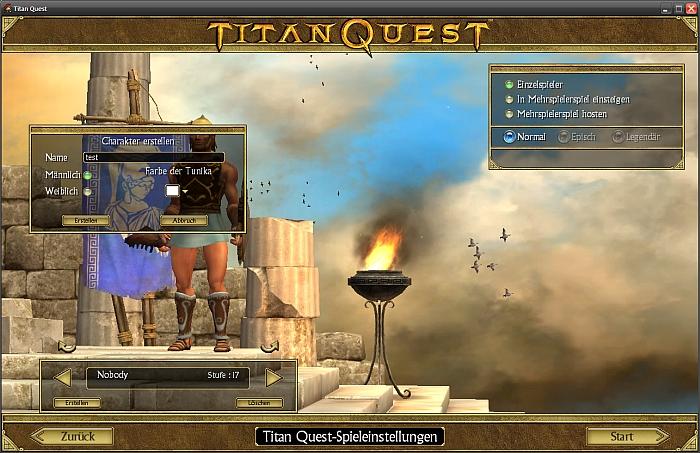Show the next character with the right arrow

coord(273,377)
